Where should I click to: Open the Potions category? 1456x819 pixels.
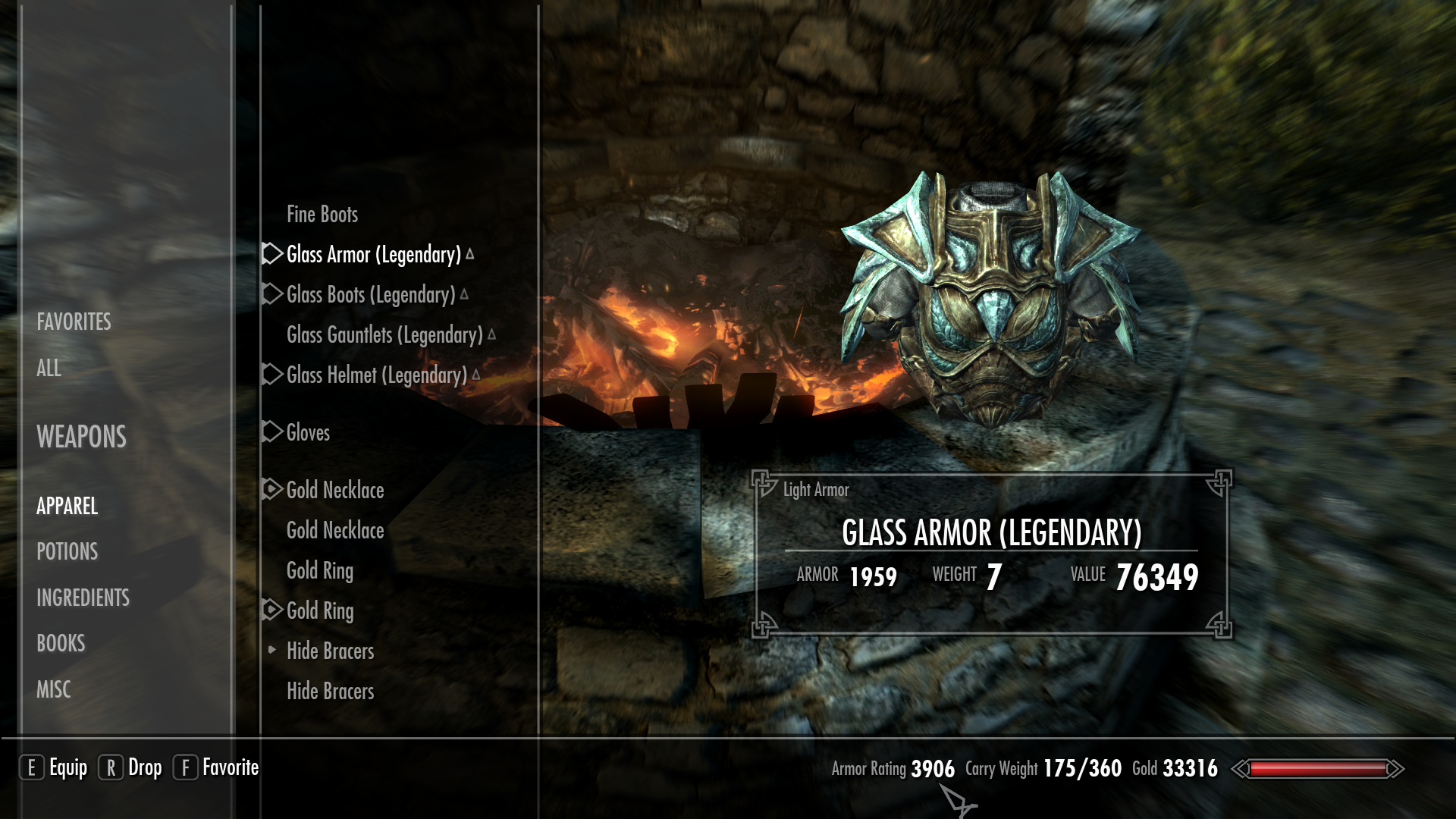click(67, 552)
